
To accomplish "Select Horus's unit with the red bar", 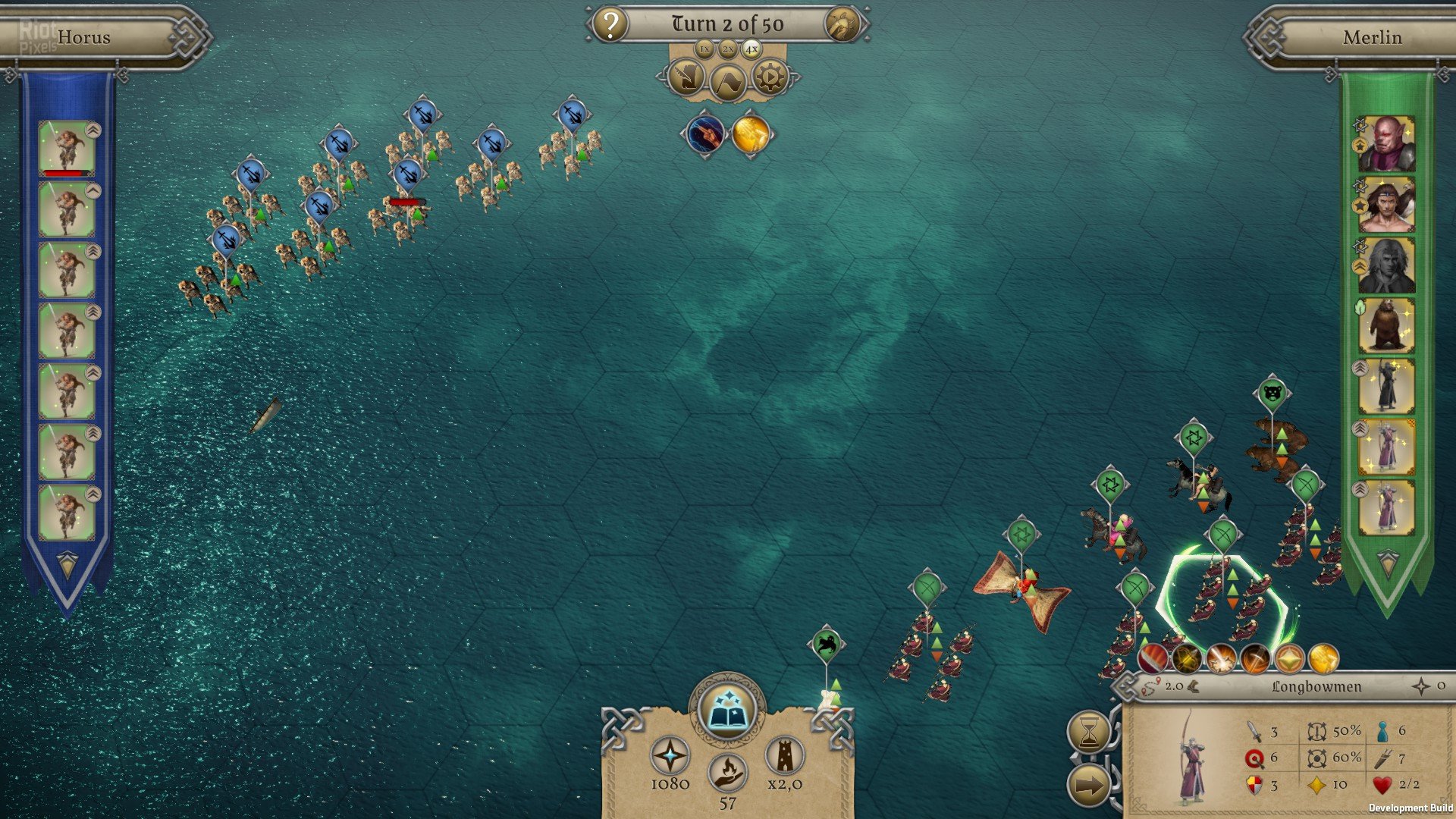I will (x=67, y=149).
